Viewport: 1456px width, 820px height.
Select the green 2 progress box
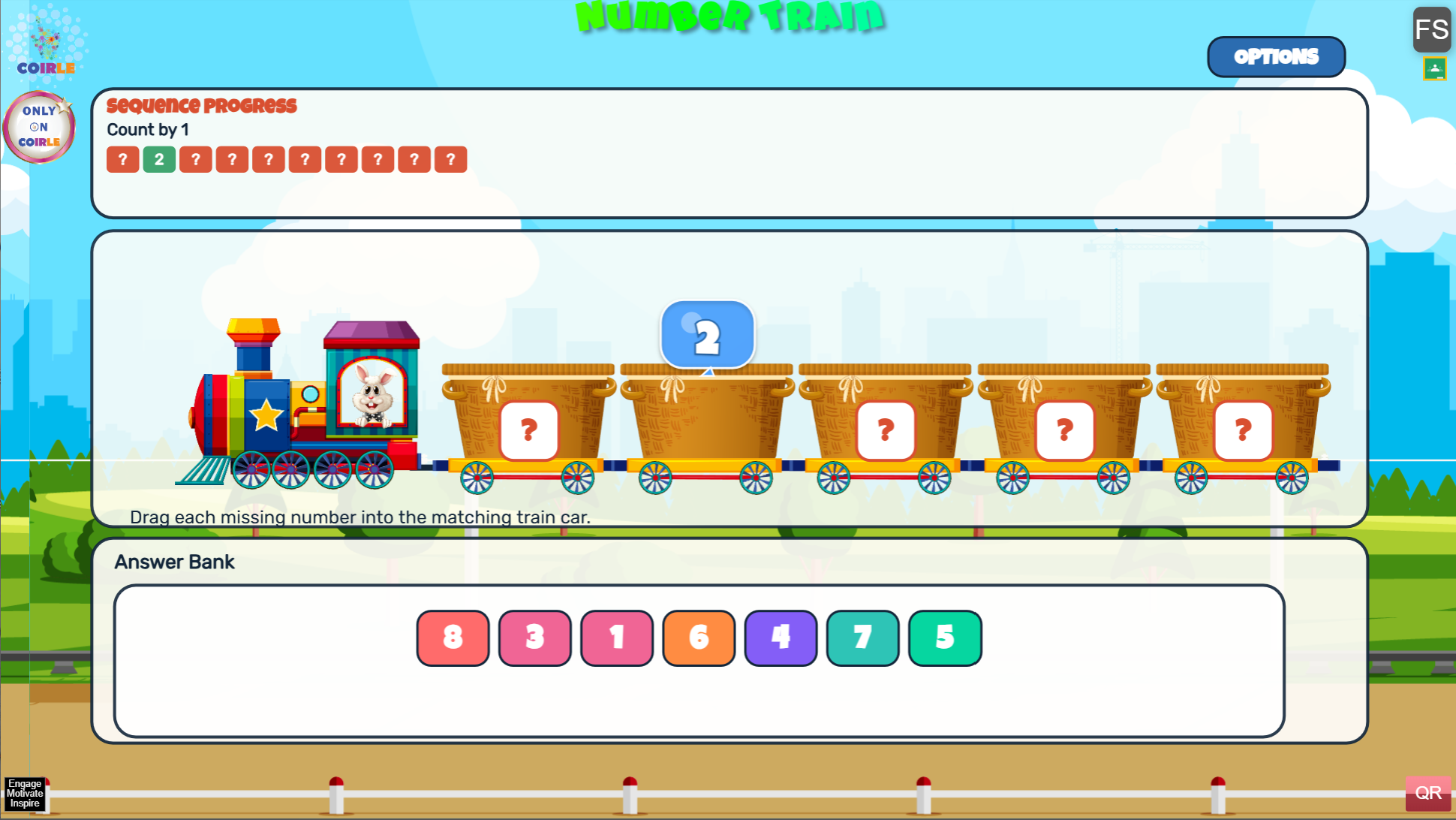(159, 159)
